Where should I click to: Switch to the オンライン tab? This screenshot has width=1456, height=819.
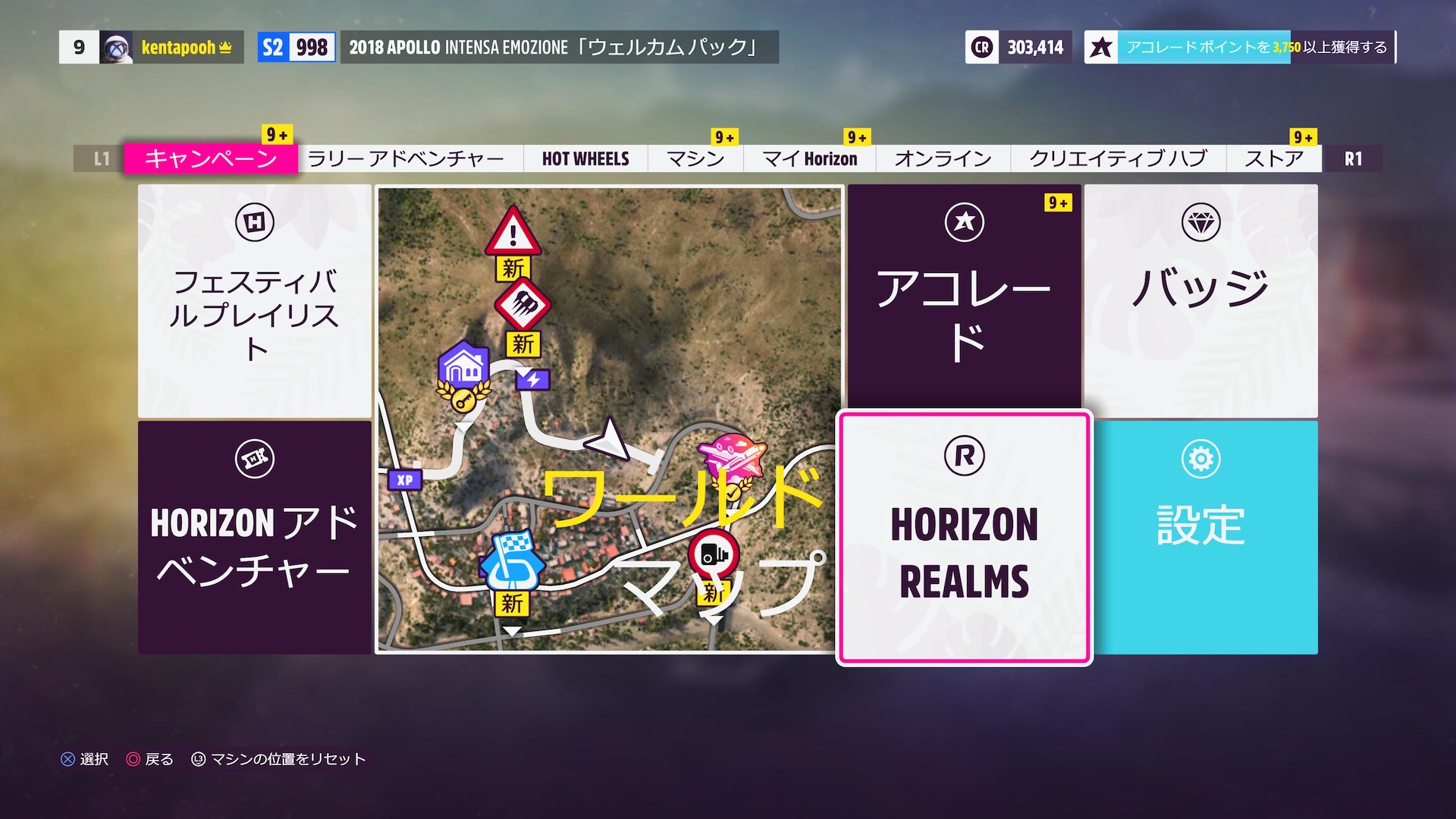click(942, 158)
